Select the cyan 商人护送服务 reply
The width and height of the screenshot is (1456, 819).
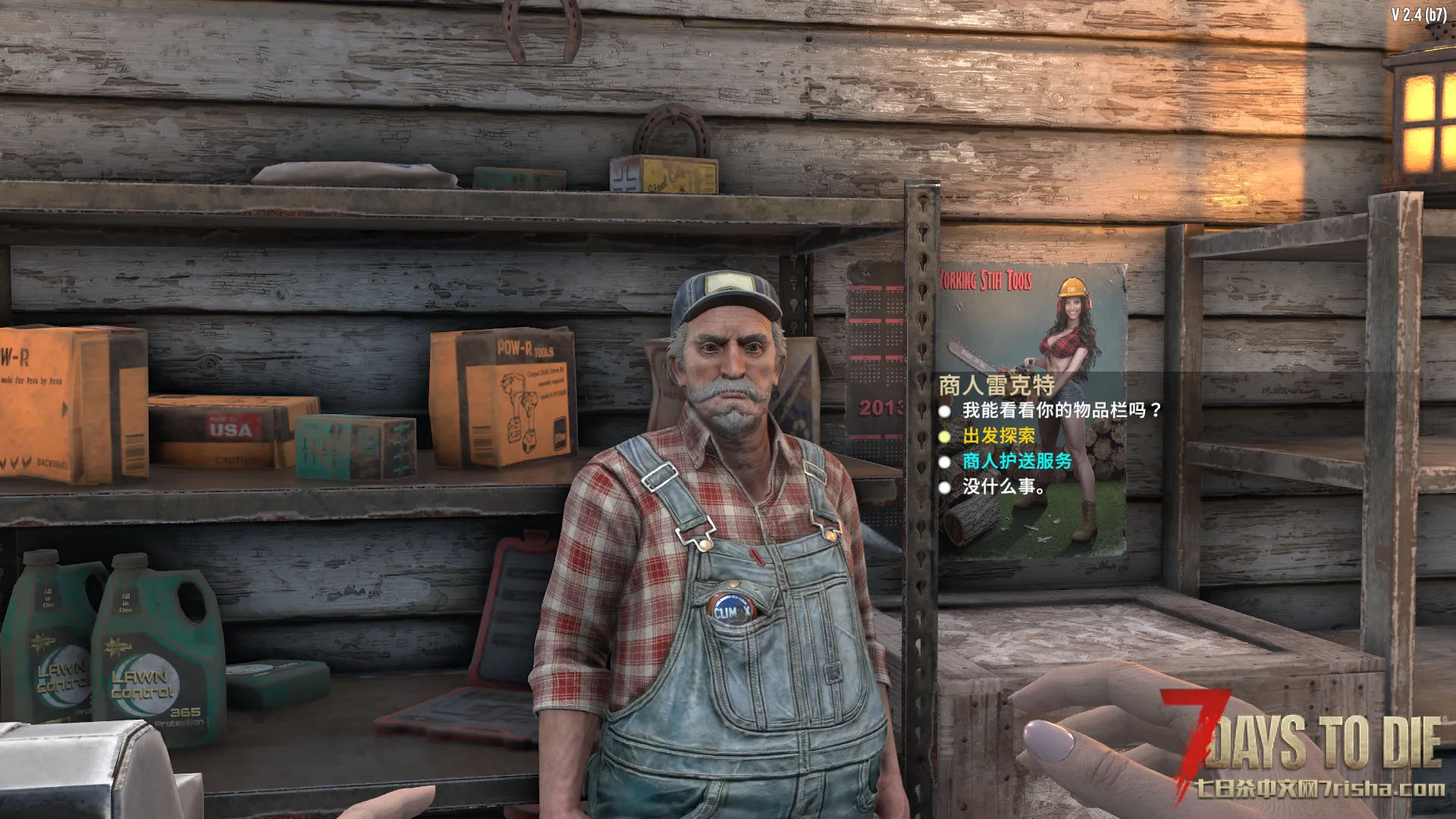tap(1016, 461)
